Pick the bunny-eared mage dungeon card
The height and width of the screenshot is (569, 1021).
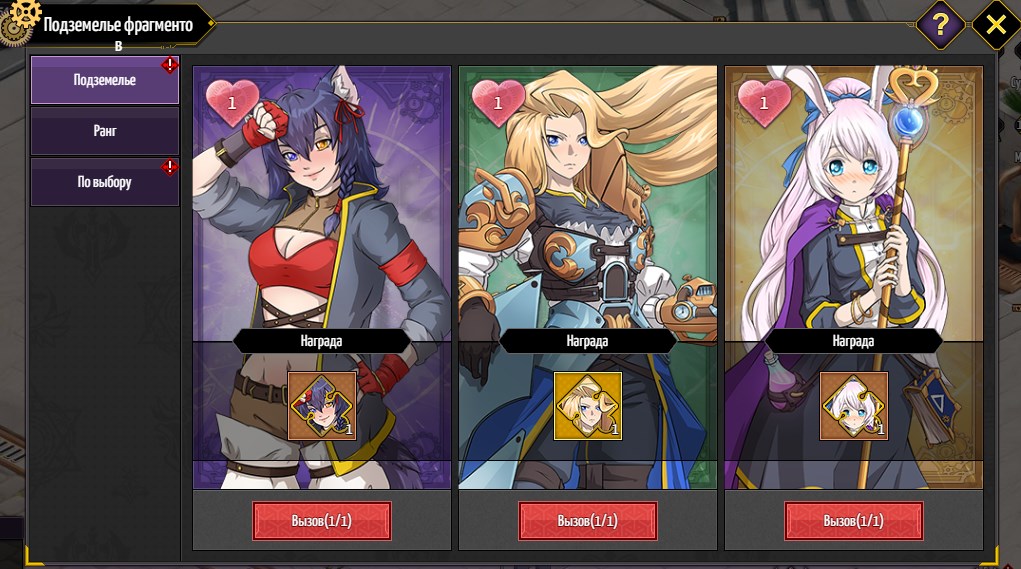tap(853, 220)
